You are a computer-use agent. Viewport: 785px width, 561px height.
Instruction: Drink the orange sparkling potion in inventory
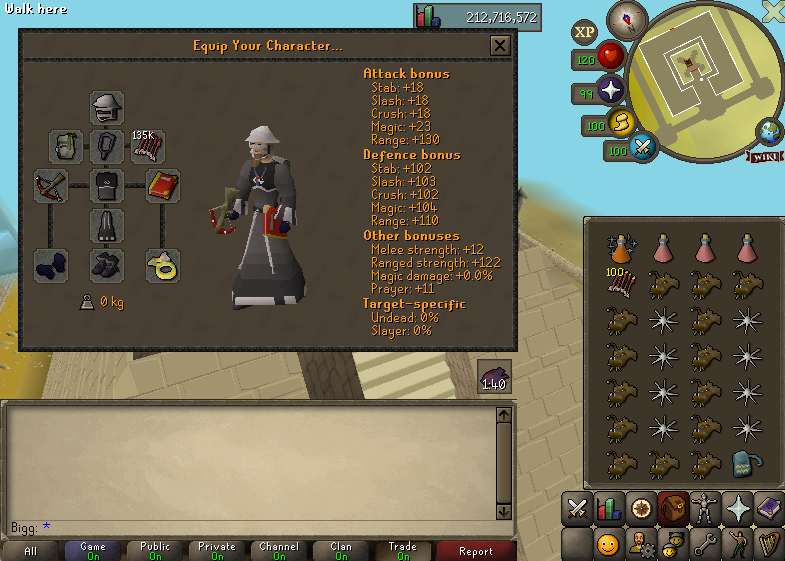click(x=621, y=247)
